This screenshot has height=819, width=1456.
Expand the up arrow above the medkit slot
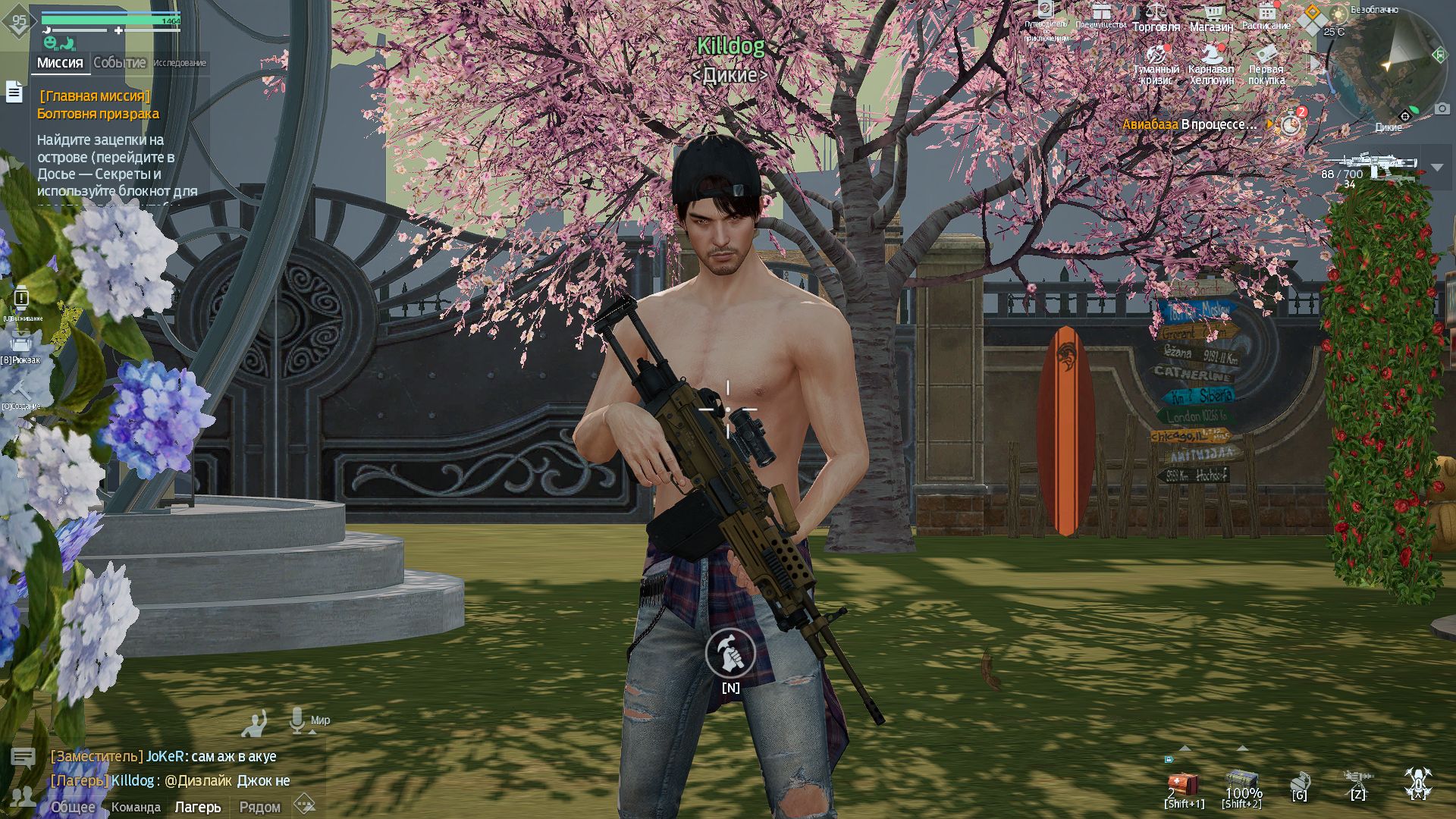[1184, 748]
